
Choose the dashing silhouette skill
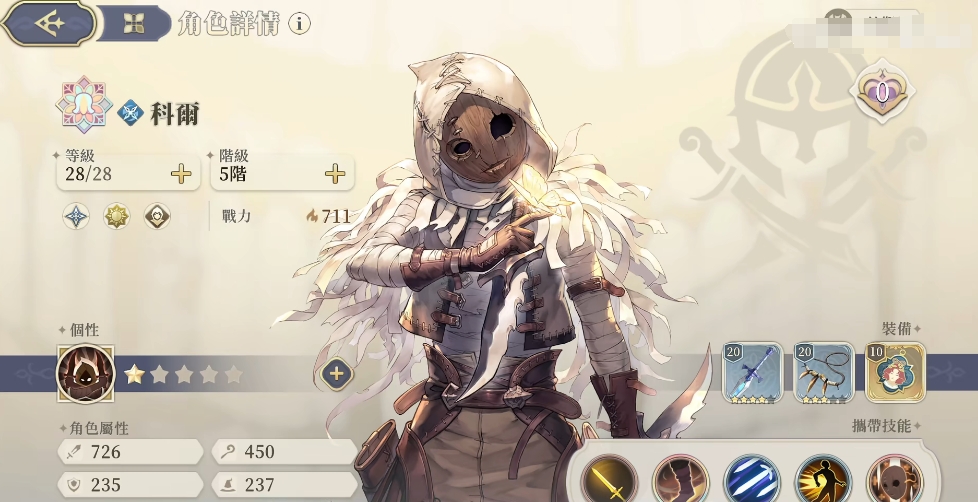823,481
